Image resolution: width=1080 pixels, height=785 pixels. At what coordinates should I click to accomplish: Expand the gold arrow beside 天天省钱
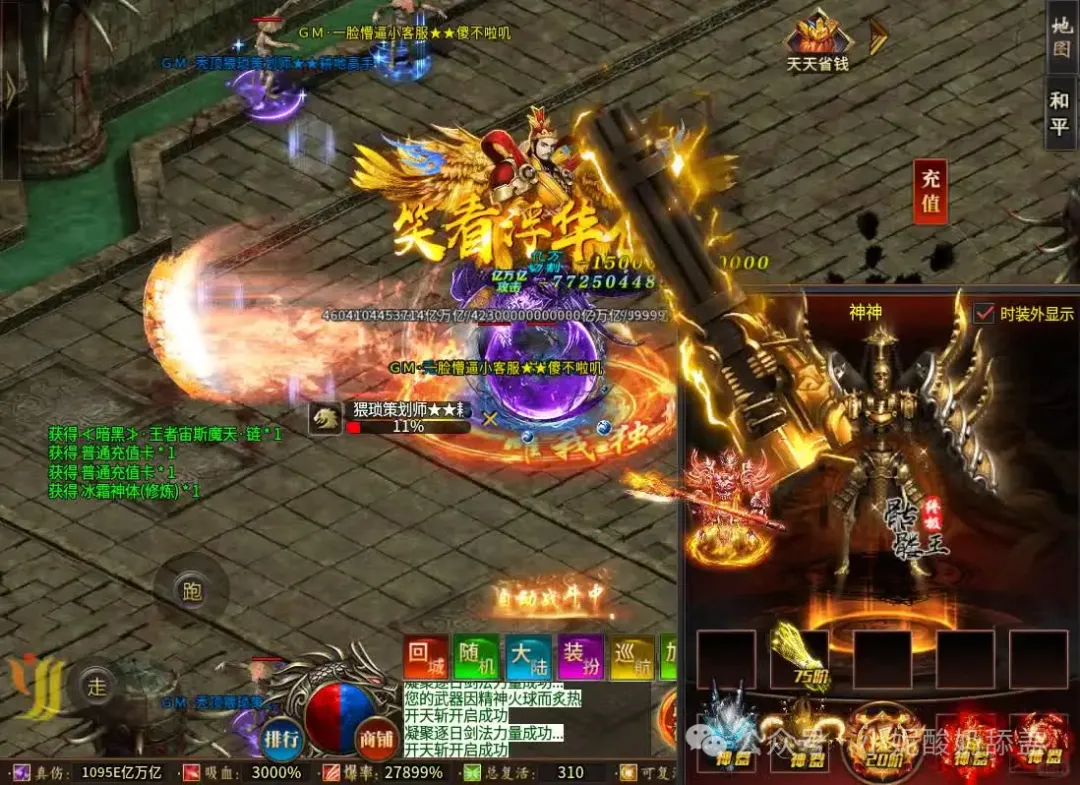pyautogui.click(x=878, y=37)
